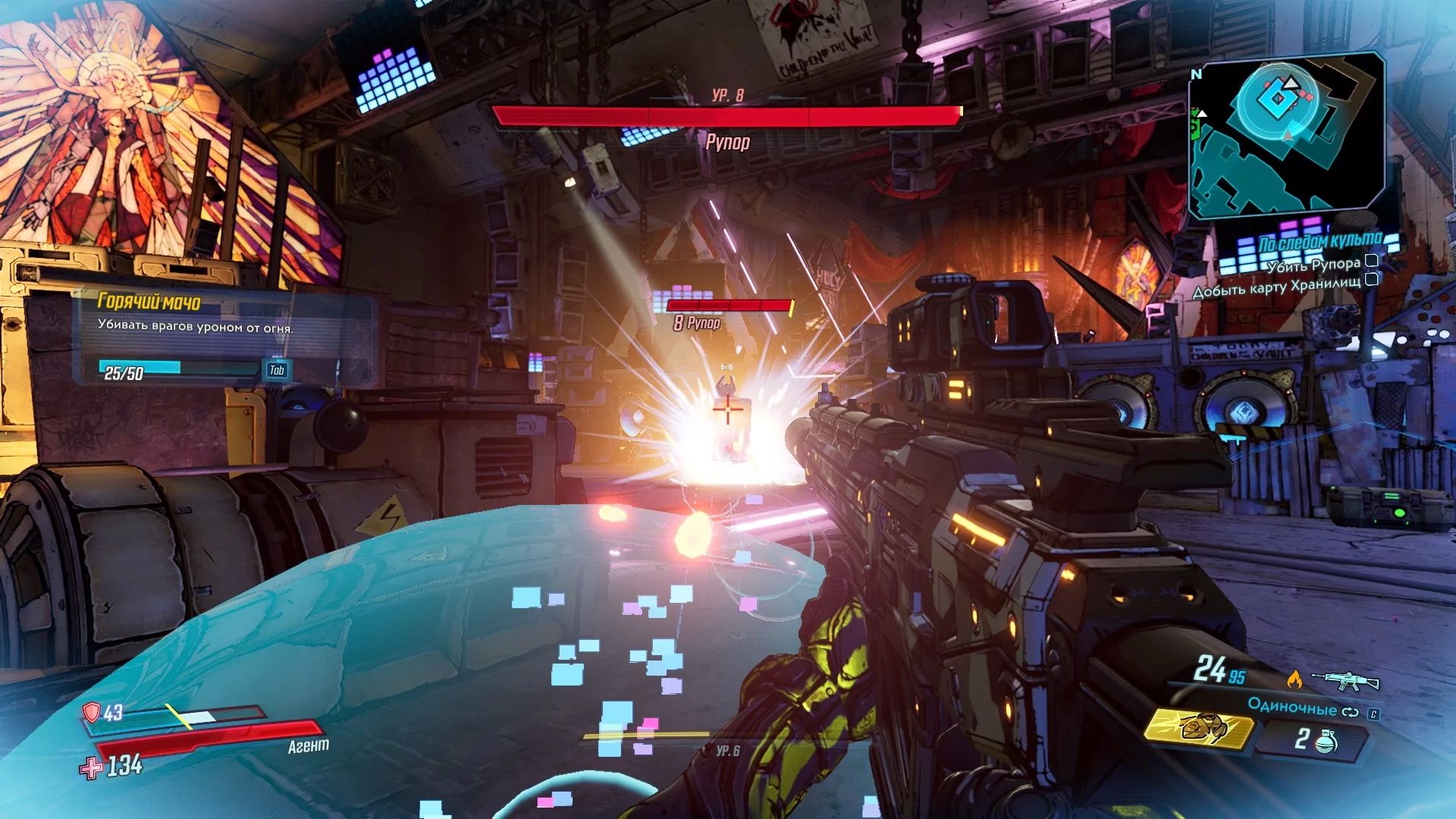Activate the yellow action skill icon
Image resolution: width=1456 pixels, height=819 pixels.
click(x=1198, y=729)
